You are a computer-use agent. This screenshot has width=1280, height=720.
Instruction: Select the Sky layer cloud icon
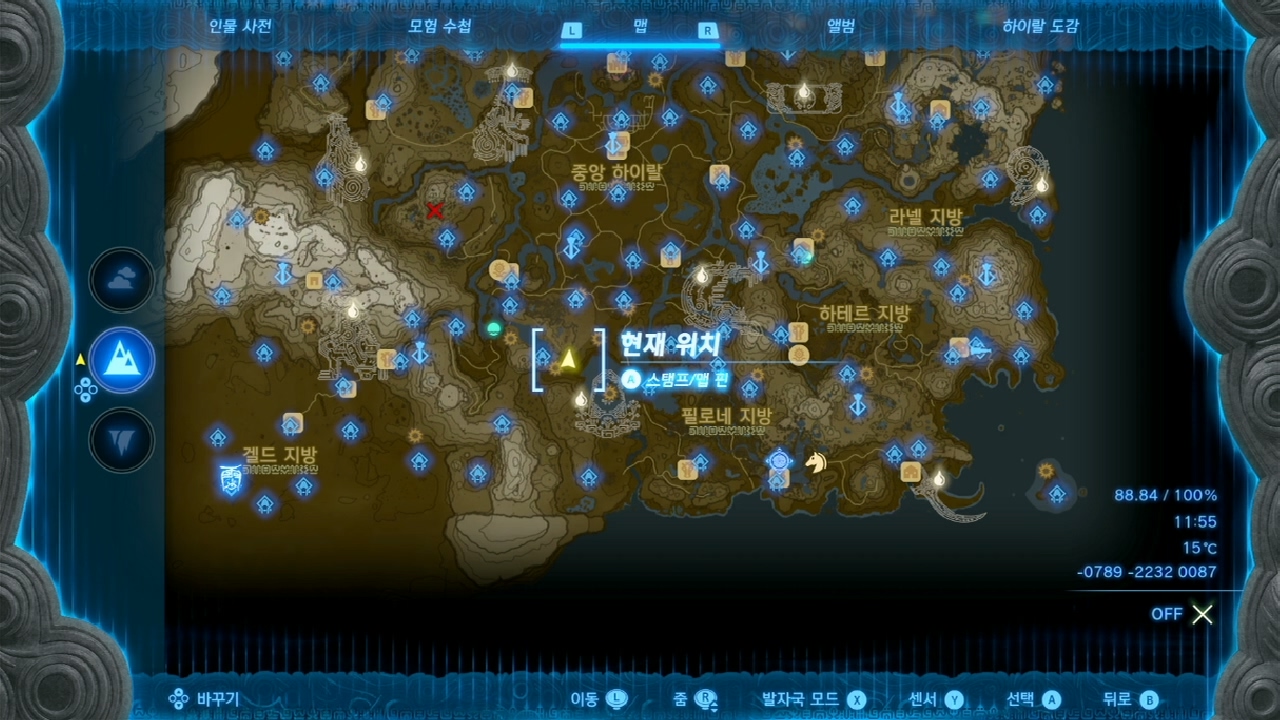[x=120, y=280]
